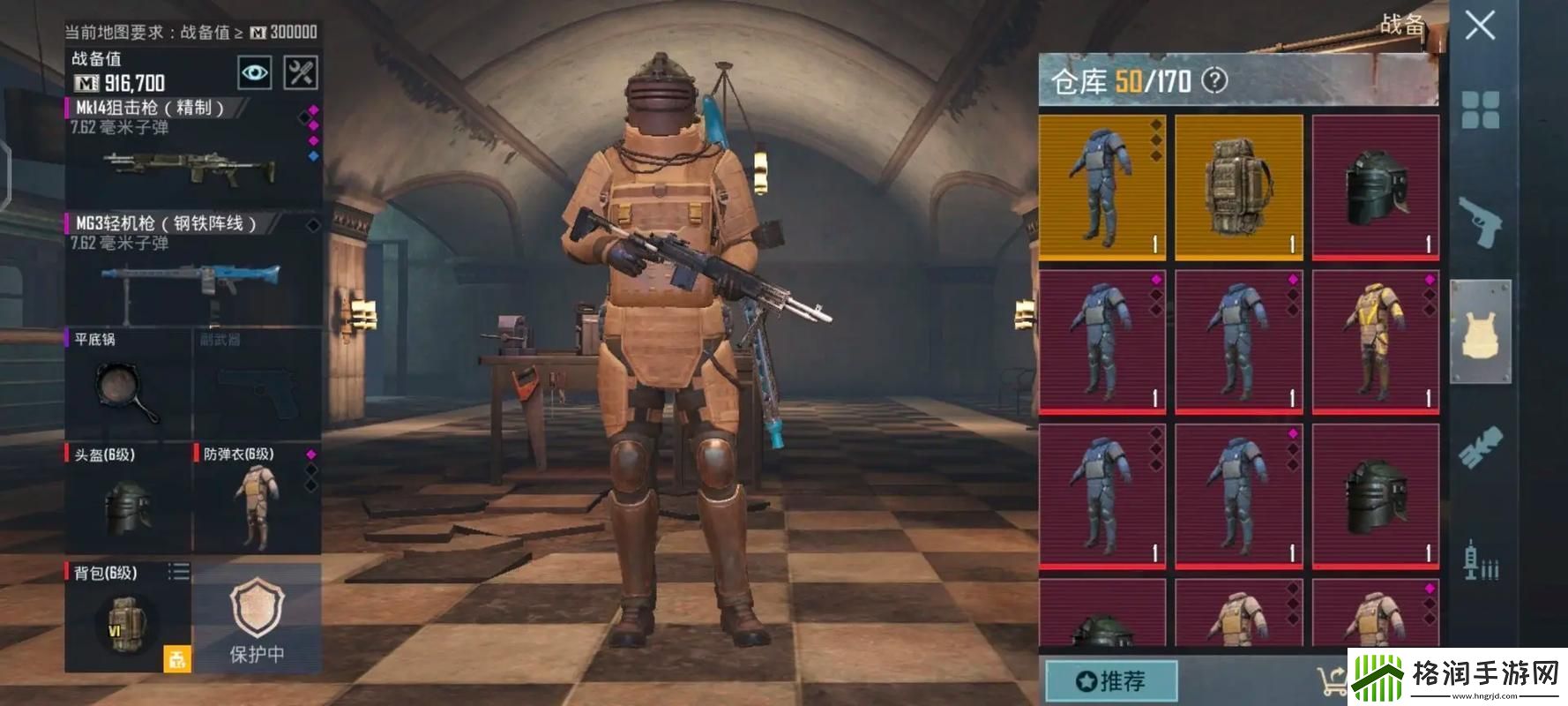Switch to the pistol weapons tab

click(1480, 221)
